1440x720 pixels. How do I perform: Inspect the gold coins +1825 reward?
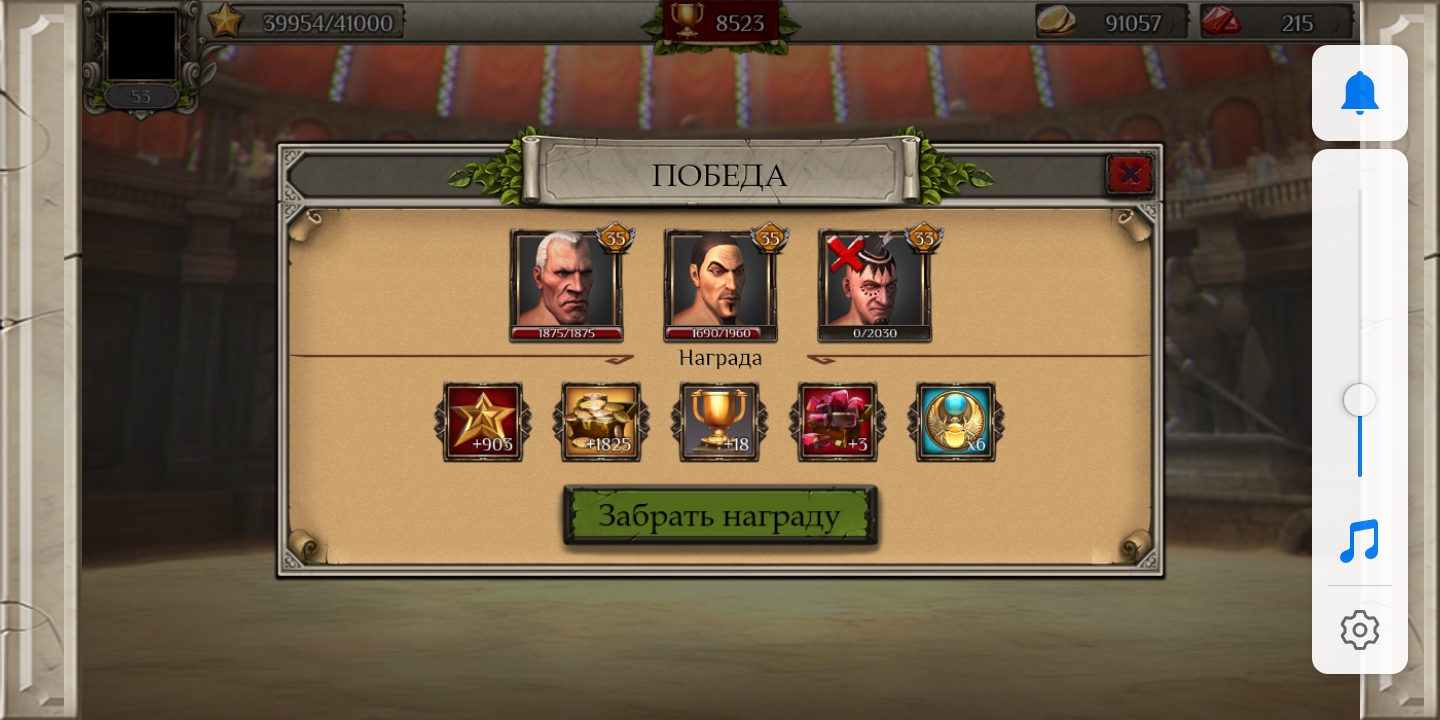[601, 421]
